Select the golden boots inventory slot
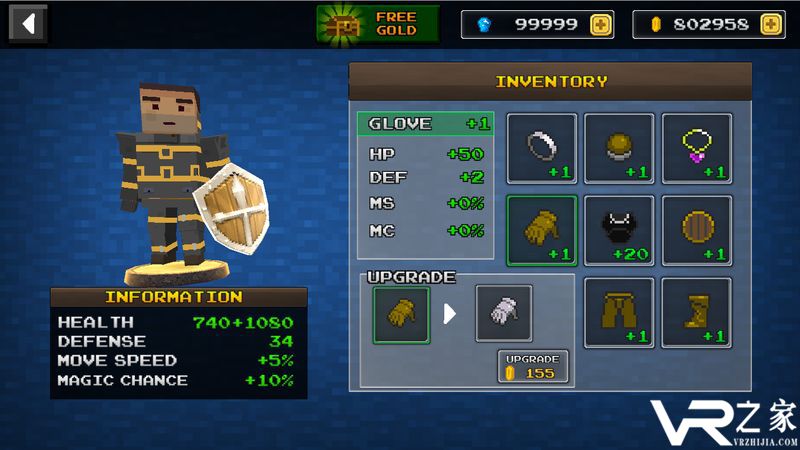 tap(697, 312)
